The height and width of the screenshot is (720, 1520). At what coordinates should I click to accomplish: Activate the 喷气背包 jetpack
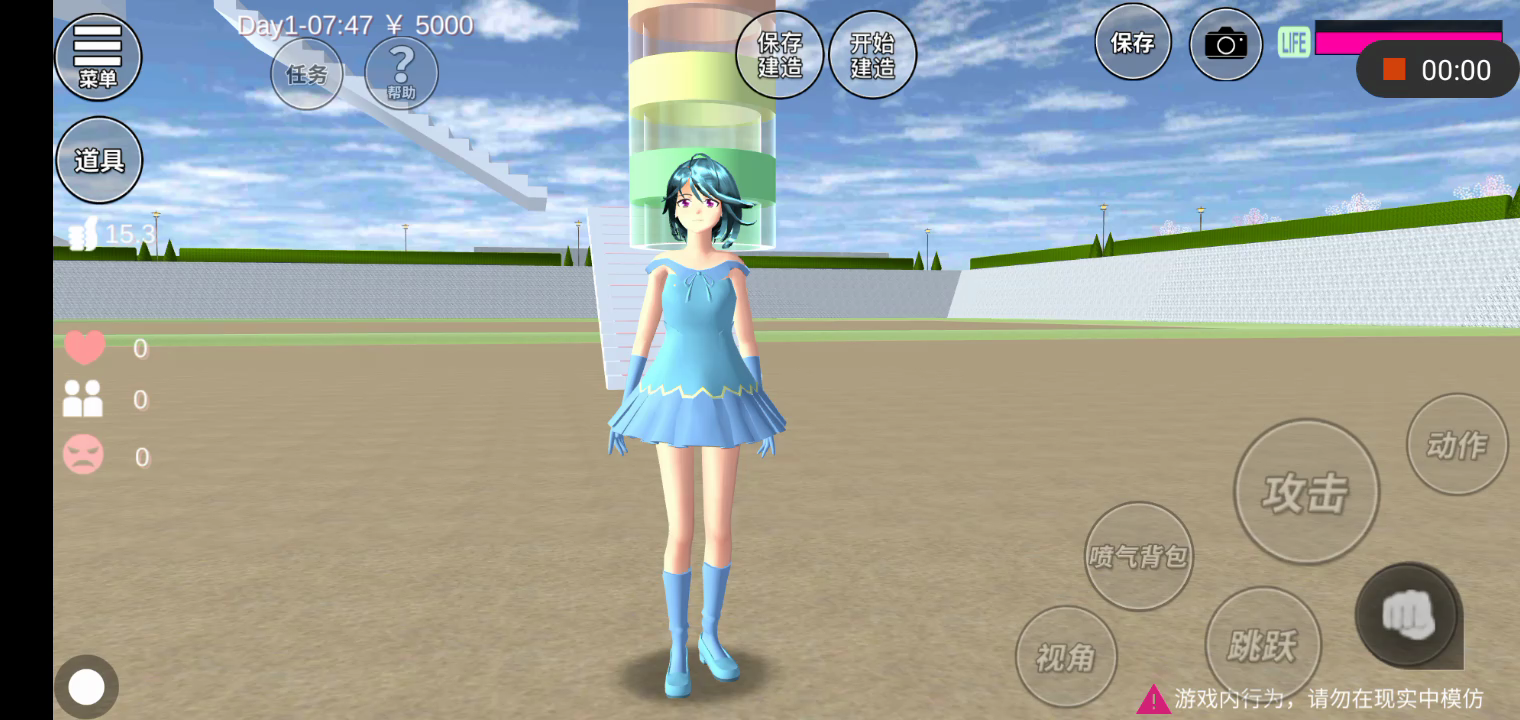tap(1139, 556)
